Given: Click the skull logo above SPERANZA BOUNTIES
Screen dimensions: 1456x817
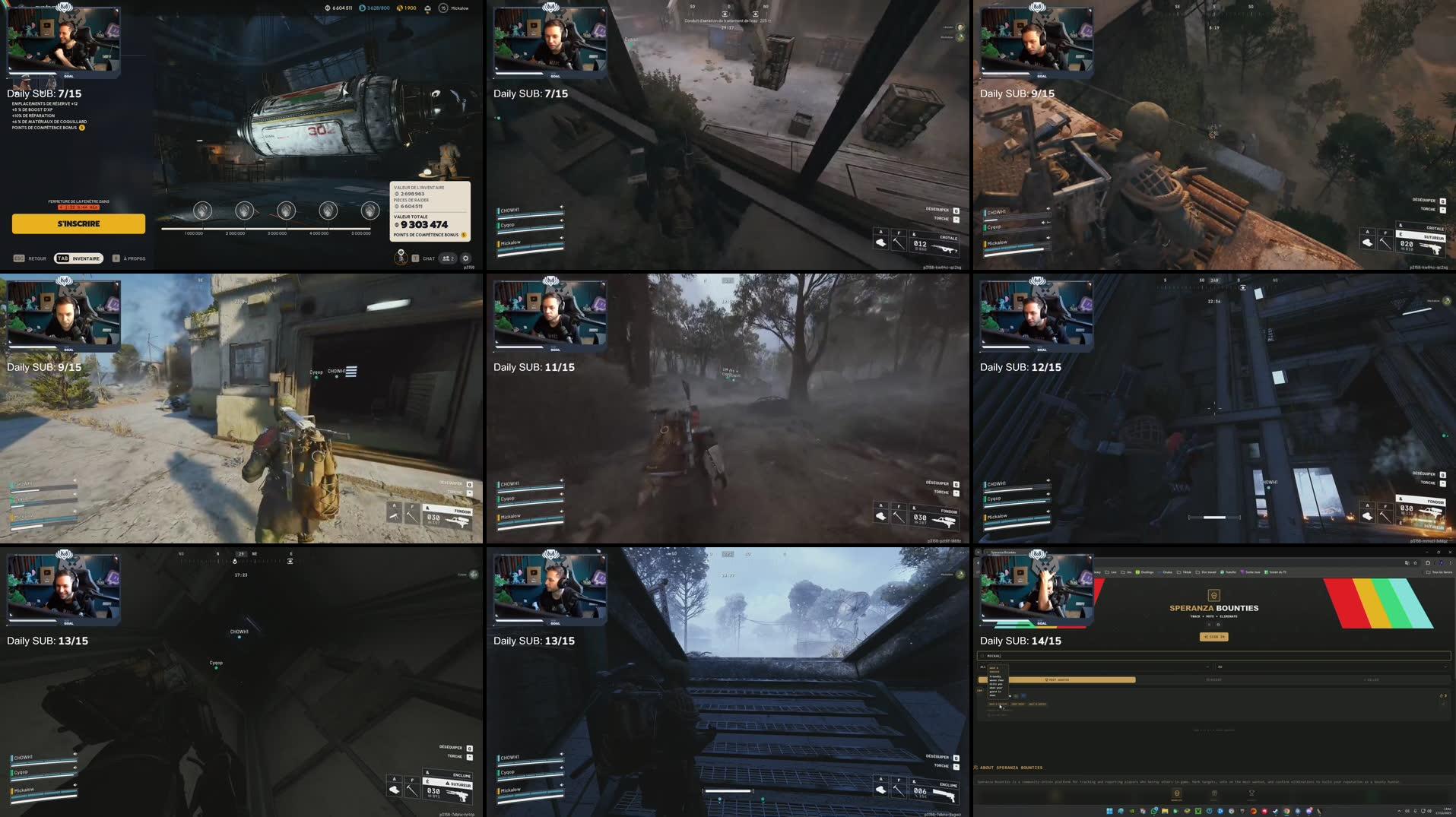Looking at the screenshot, I should pos(1213,594).
